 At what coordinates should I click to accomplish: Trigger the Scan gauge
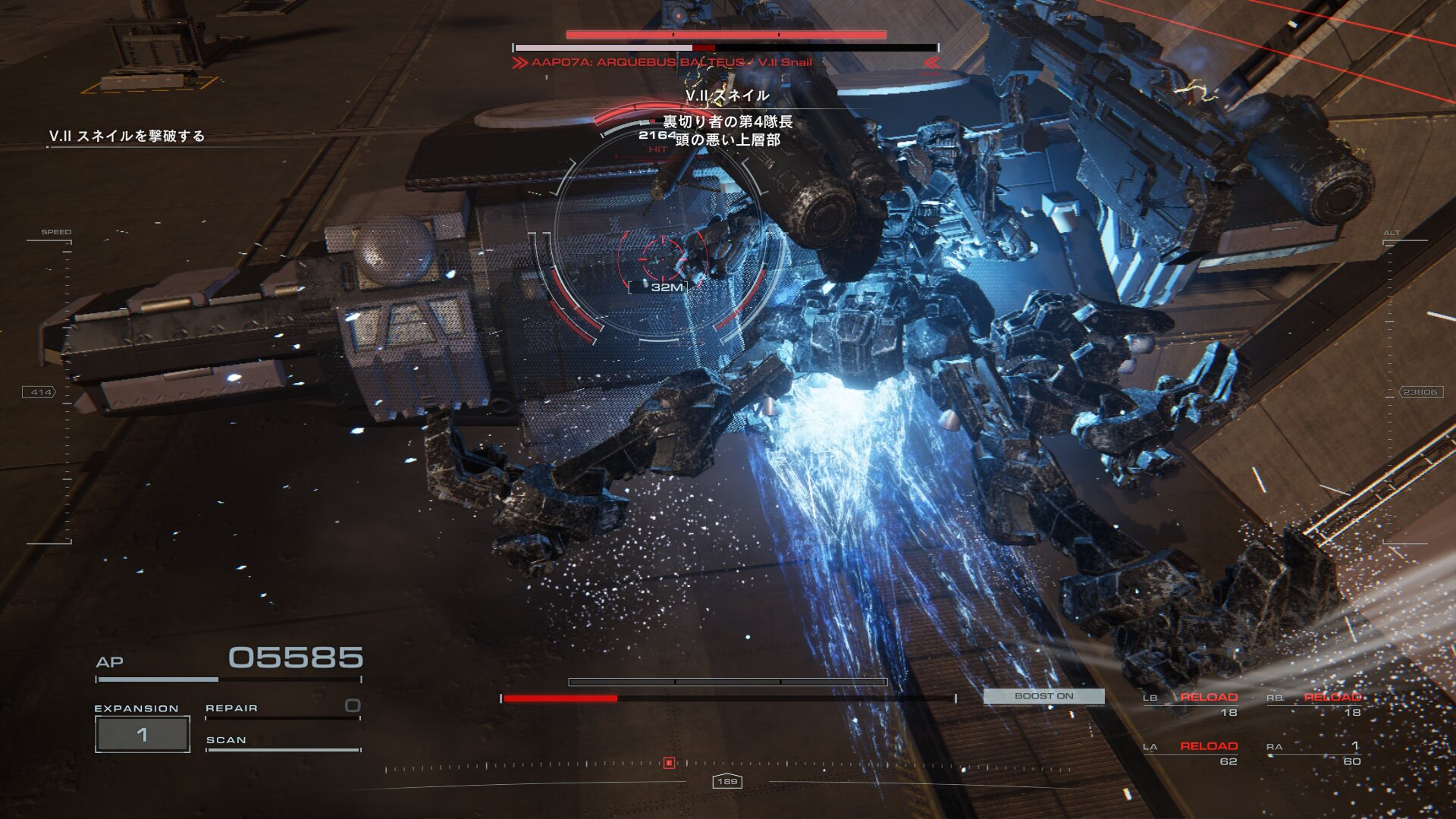(x=282, y=741)
